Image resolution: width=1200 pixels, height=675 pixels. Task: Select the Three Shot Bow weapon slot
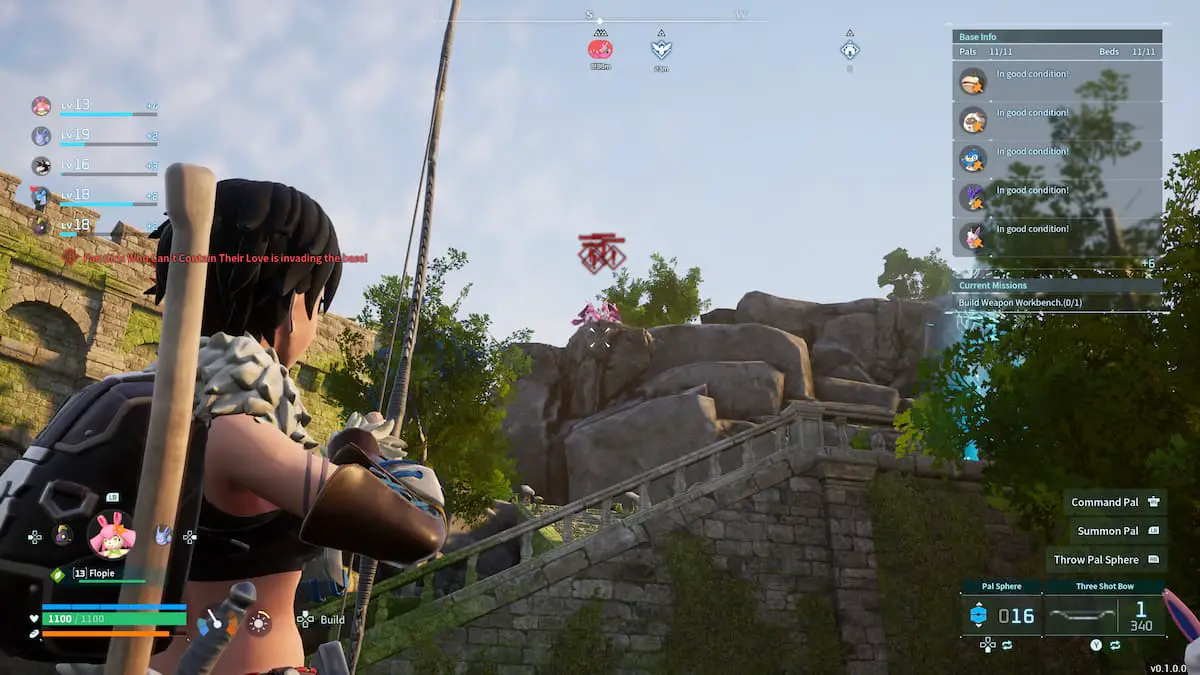(x=1104, y=615)
